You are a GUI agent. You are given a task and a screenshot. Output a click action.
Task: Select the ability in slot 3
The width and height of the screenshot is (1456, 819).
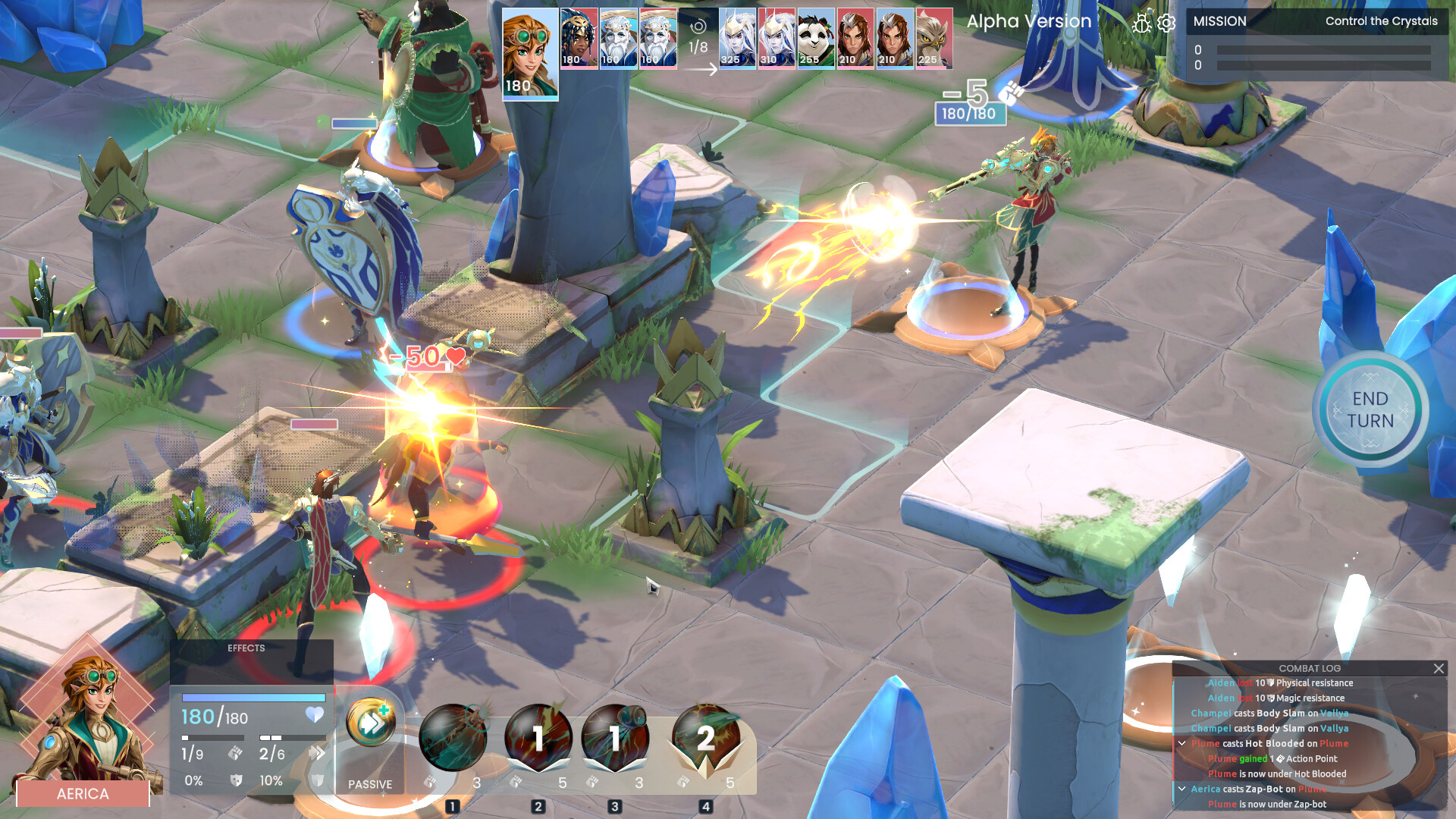(x=615, y=737)
